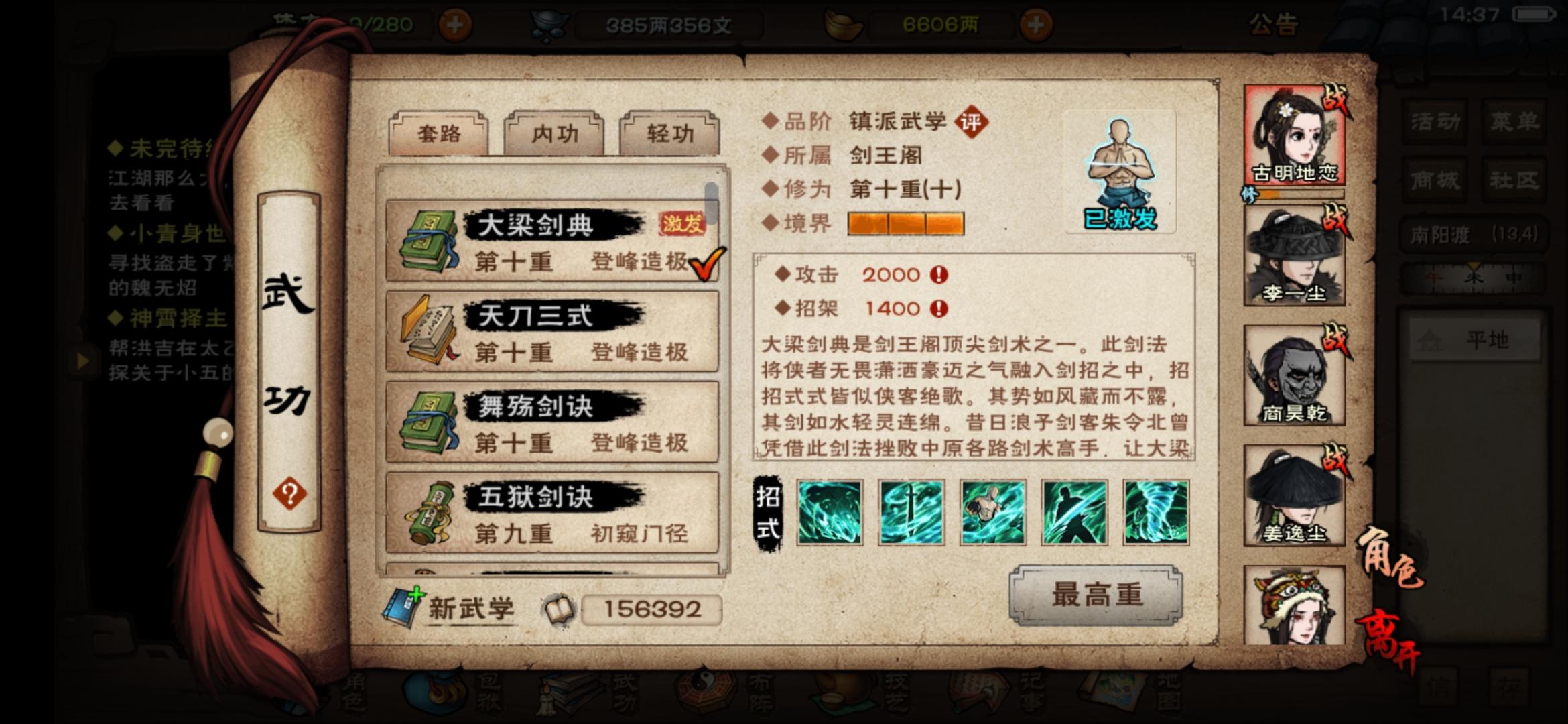
Task: Switch to the 轻功 tab
Action: (x=669, y=133)
